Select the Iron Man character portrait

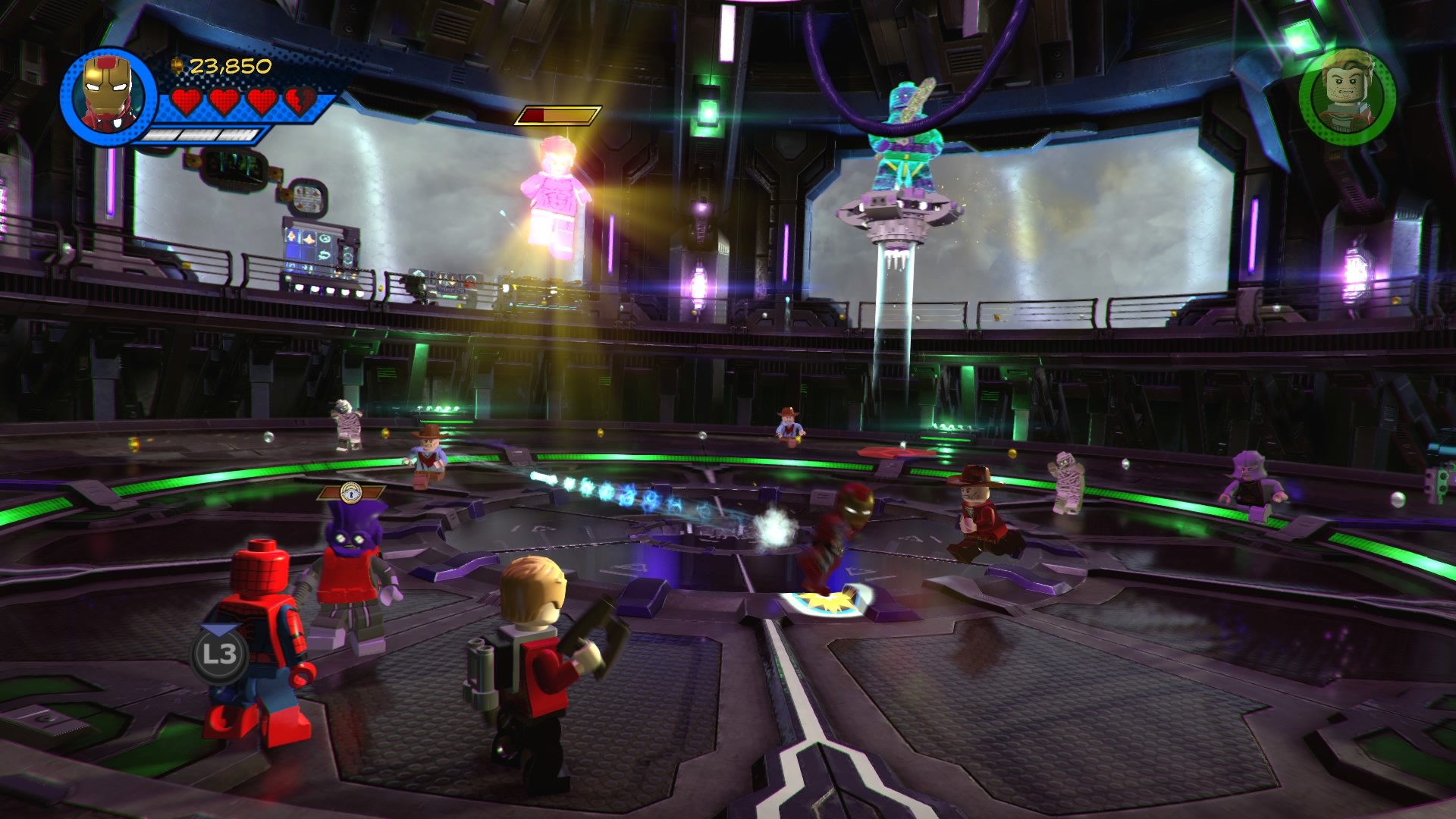(108, 95)
